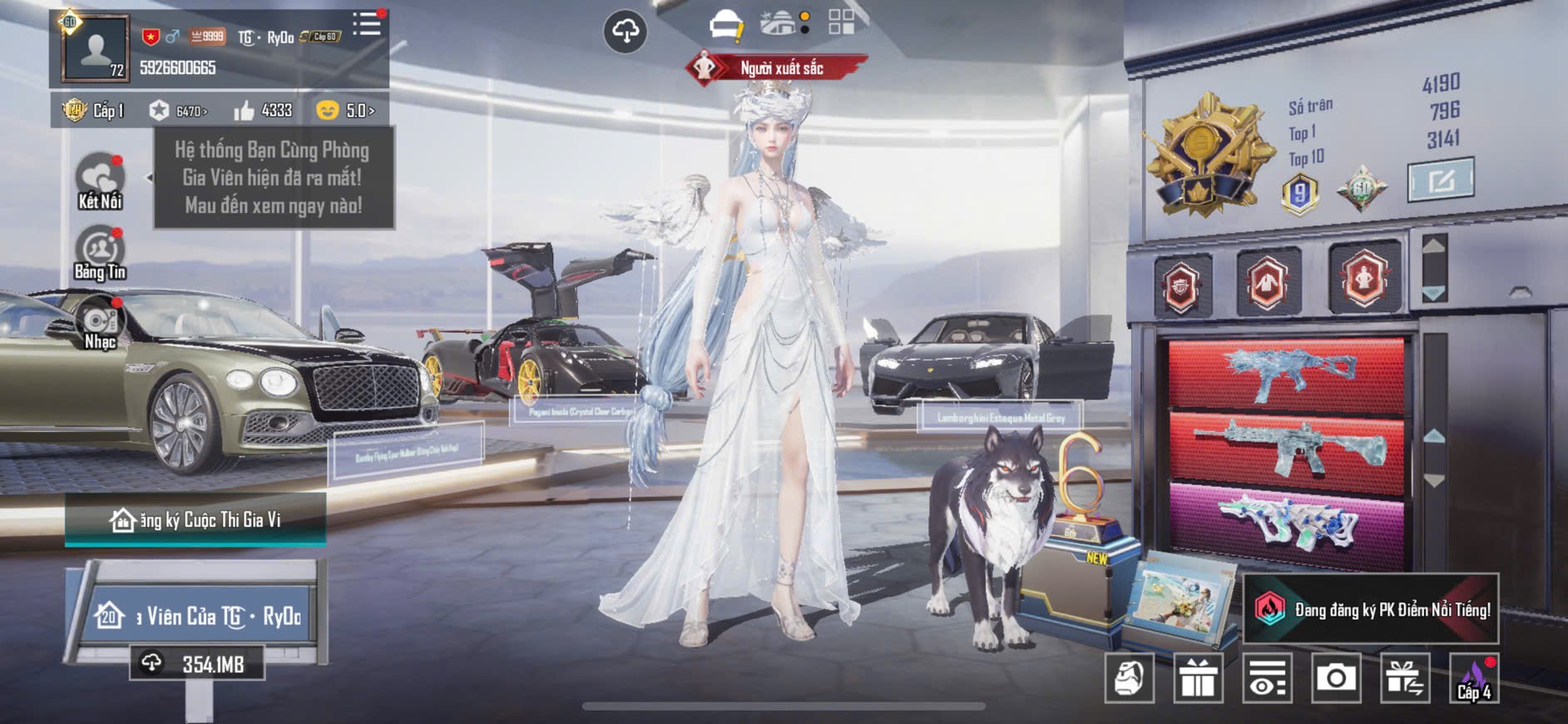Open the popularity star 6470 stat
This screenshot has width=1568, height=724.
point(178,111)
